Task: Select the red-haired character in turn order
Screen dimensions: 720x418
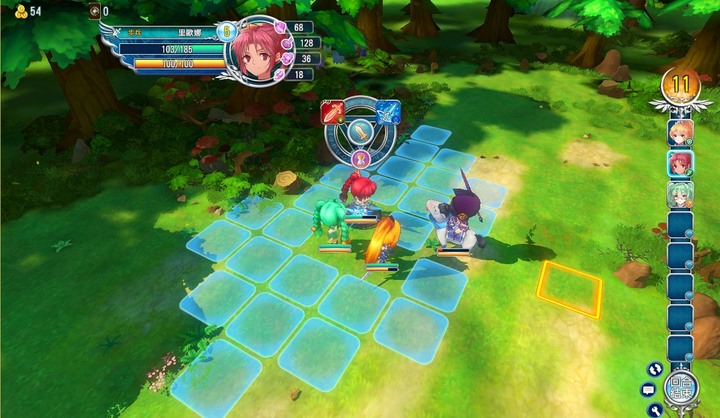Action: tap(680, 163)
